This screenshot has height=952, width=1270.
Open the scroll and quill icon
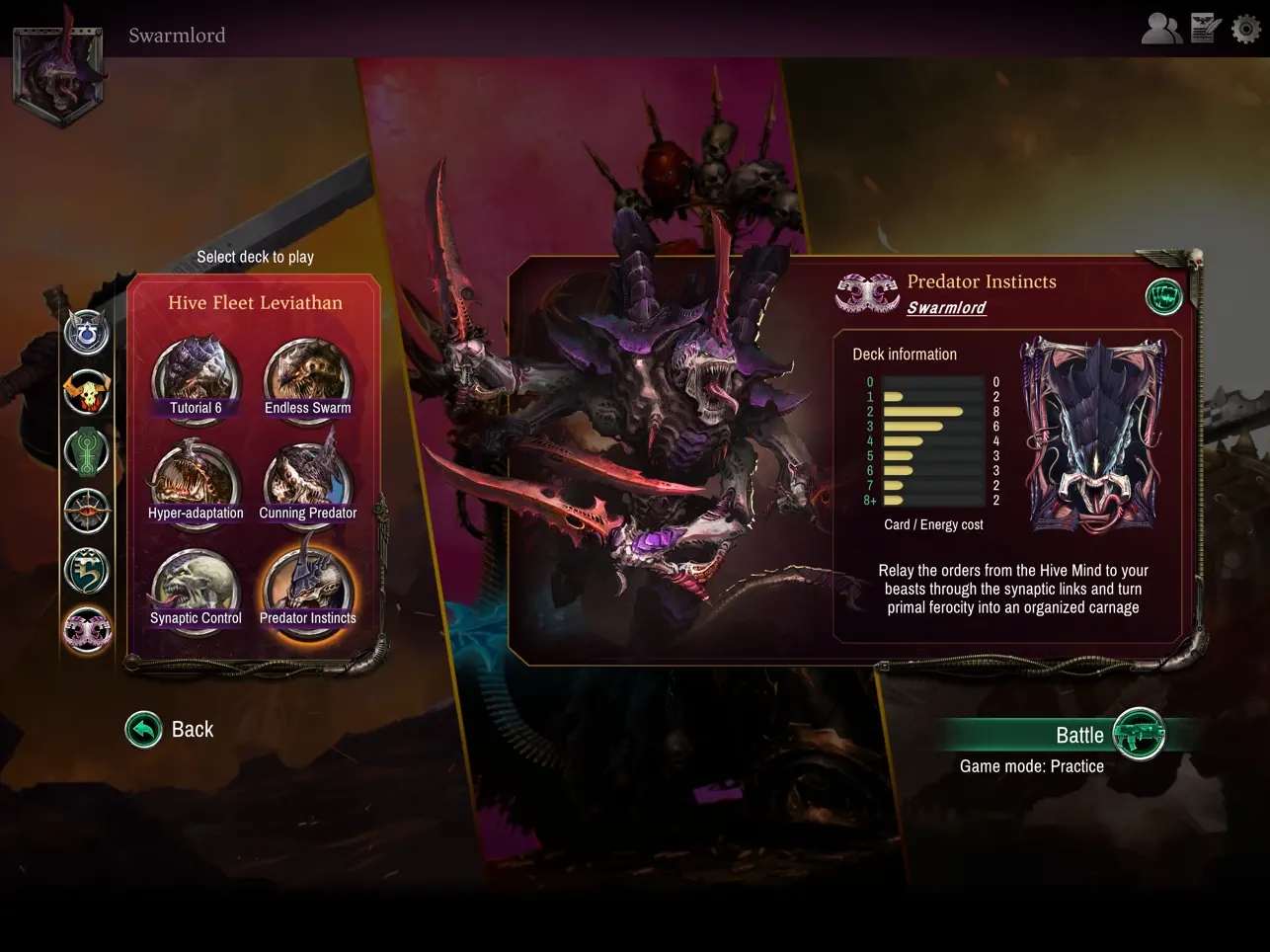[1206, 29]
